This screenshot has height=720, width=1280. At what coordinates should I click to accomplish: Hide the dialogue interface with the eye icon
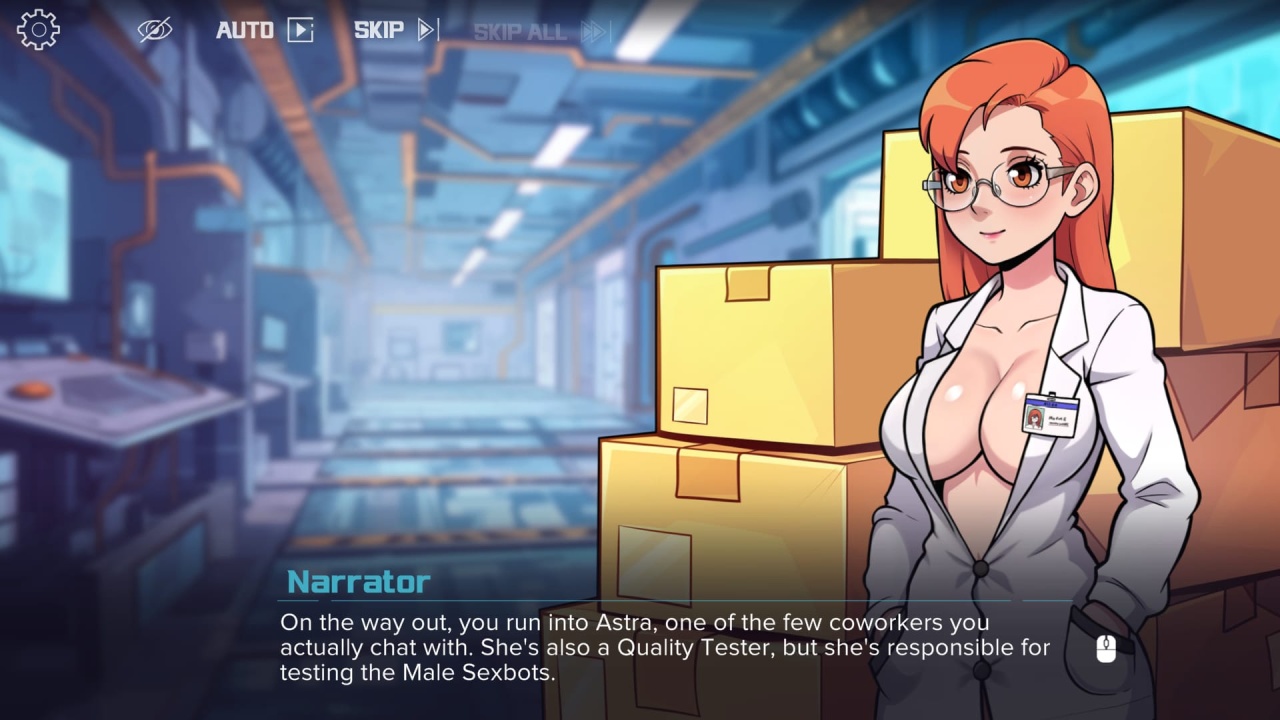pos(155,30)
